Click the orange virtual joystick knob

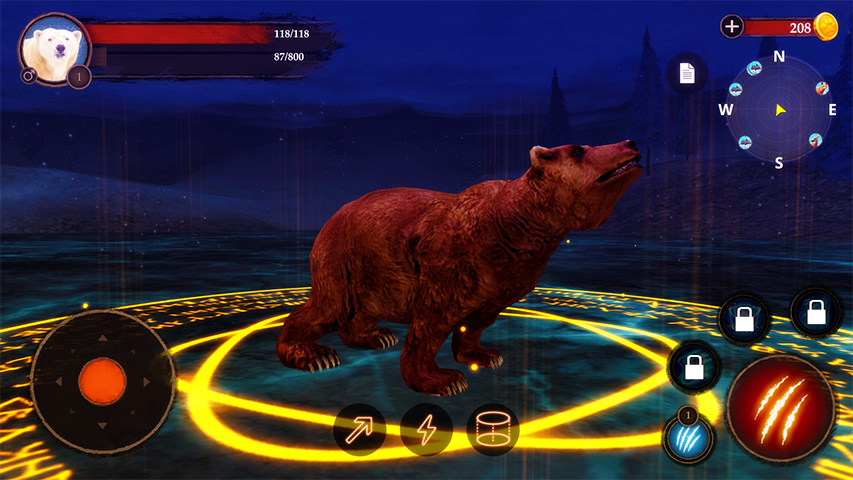(x=102, y=380)
